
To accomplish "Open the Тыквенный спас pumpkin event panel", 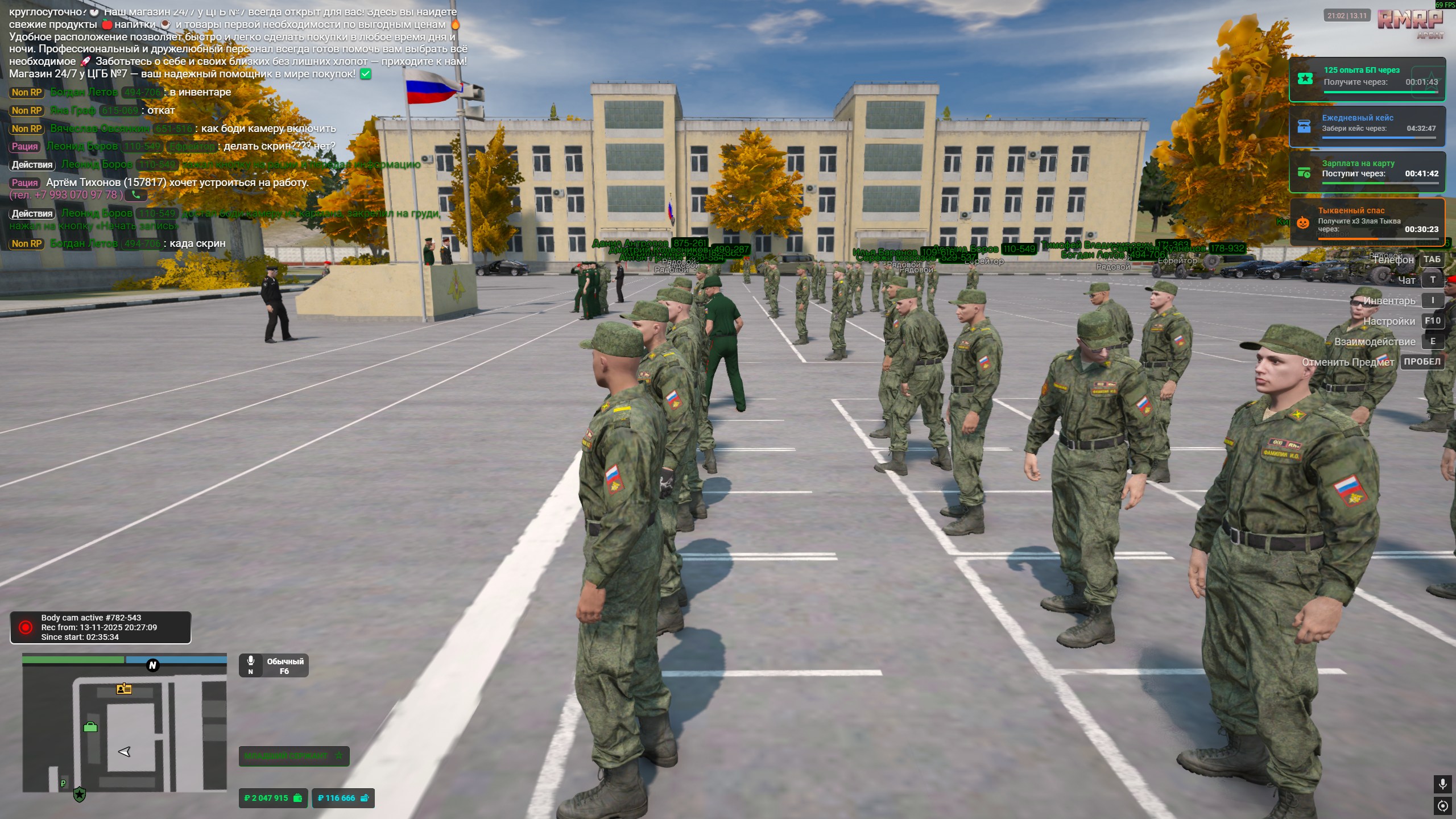I will pos(1367,222).
